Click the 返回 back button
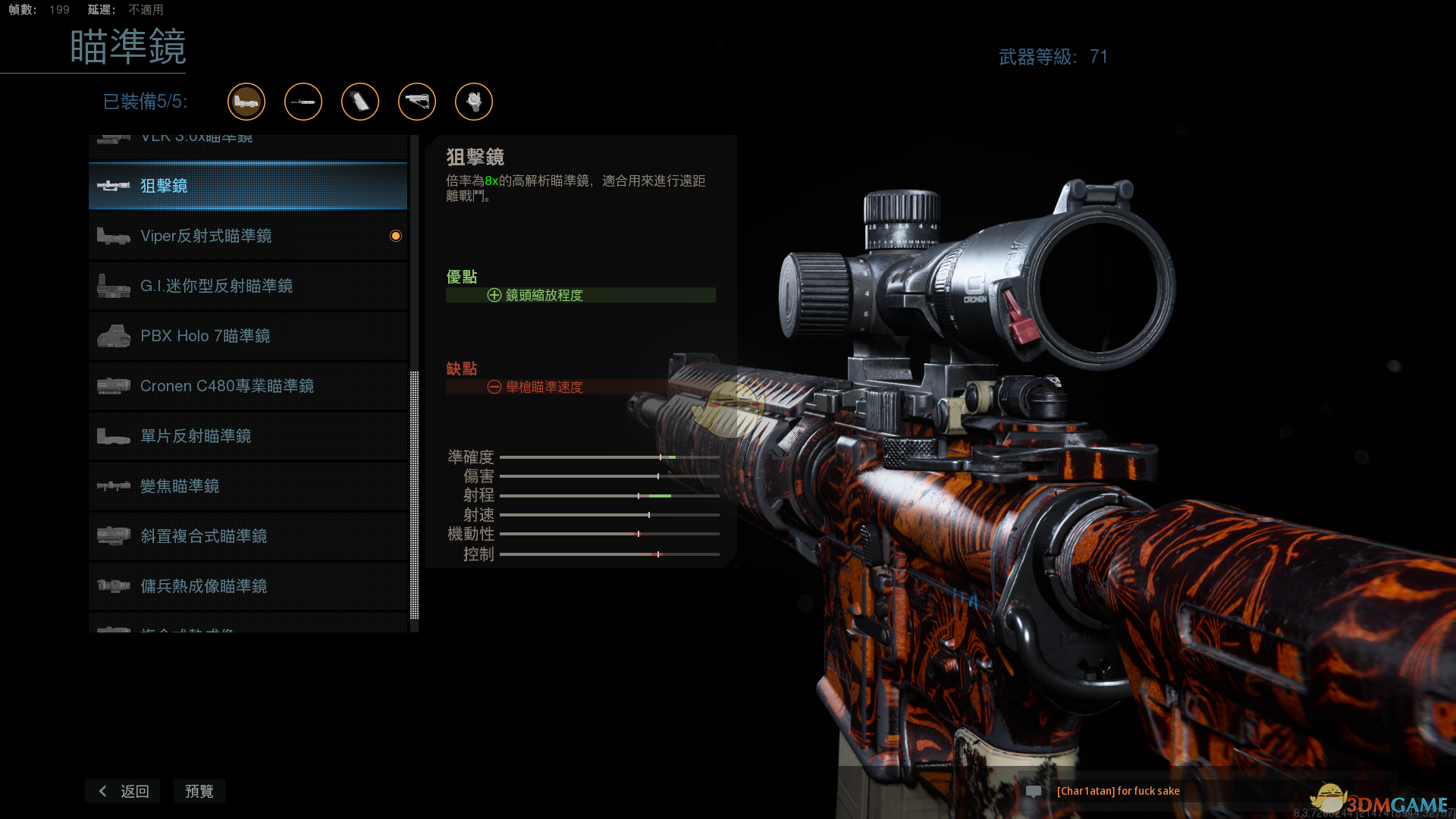The width and height of the screenshot is (1456, 819). 123,791
